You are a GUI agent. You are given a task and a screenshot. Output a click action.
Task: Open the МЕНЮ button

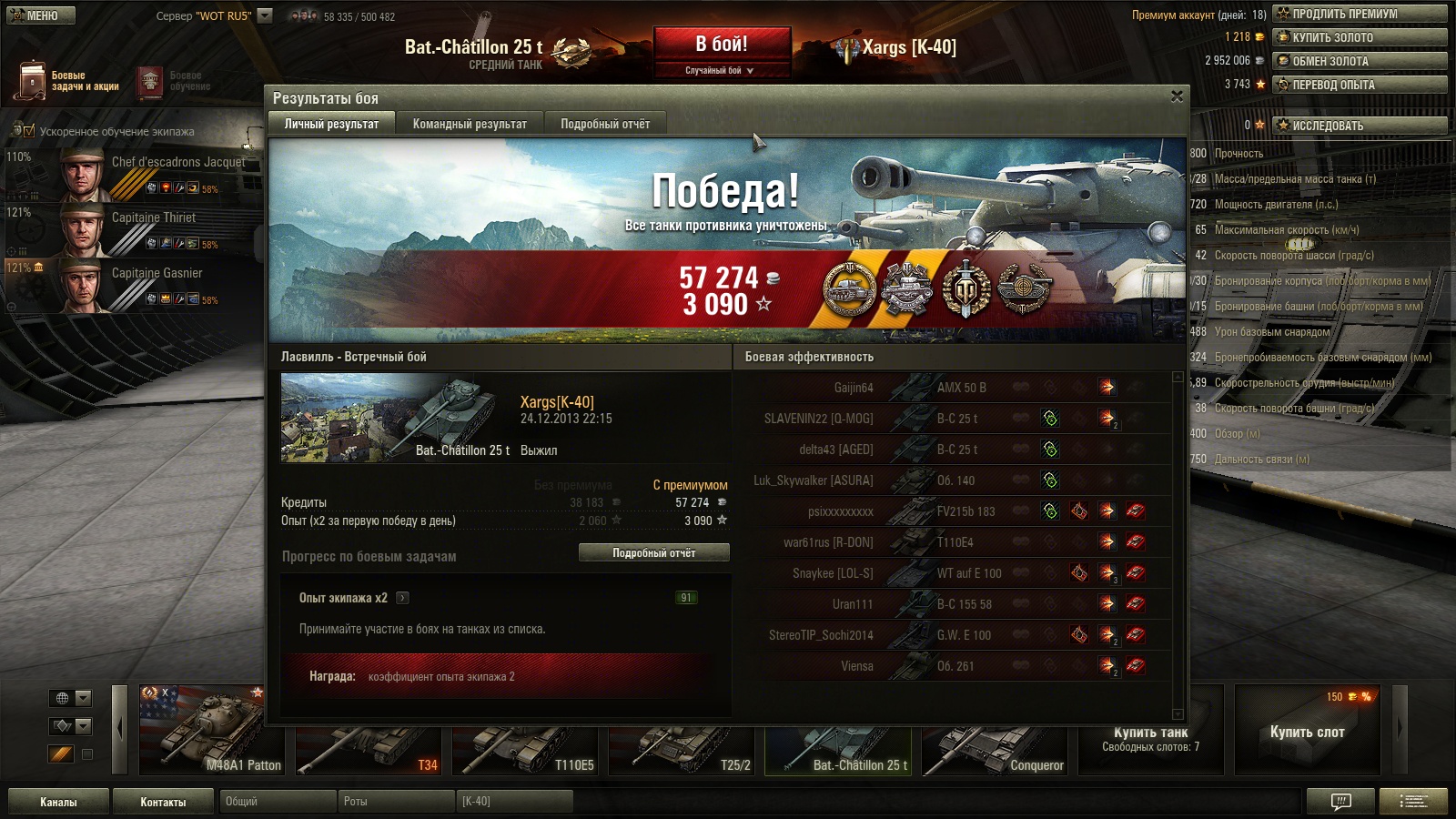pyautogui.click(x=41, y=15)
